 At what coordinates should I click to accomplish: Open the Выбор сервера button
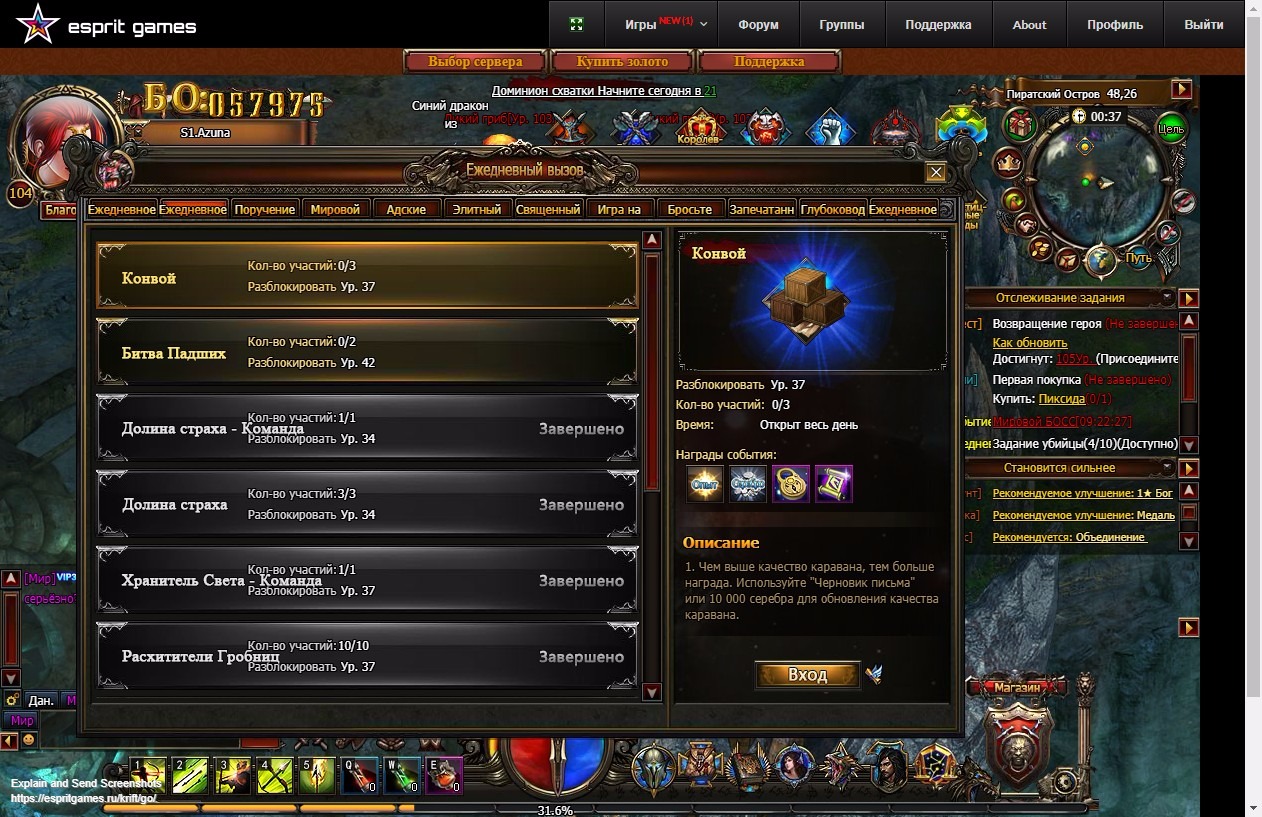pyautogui.click(x=476, y=62)
